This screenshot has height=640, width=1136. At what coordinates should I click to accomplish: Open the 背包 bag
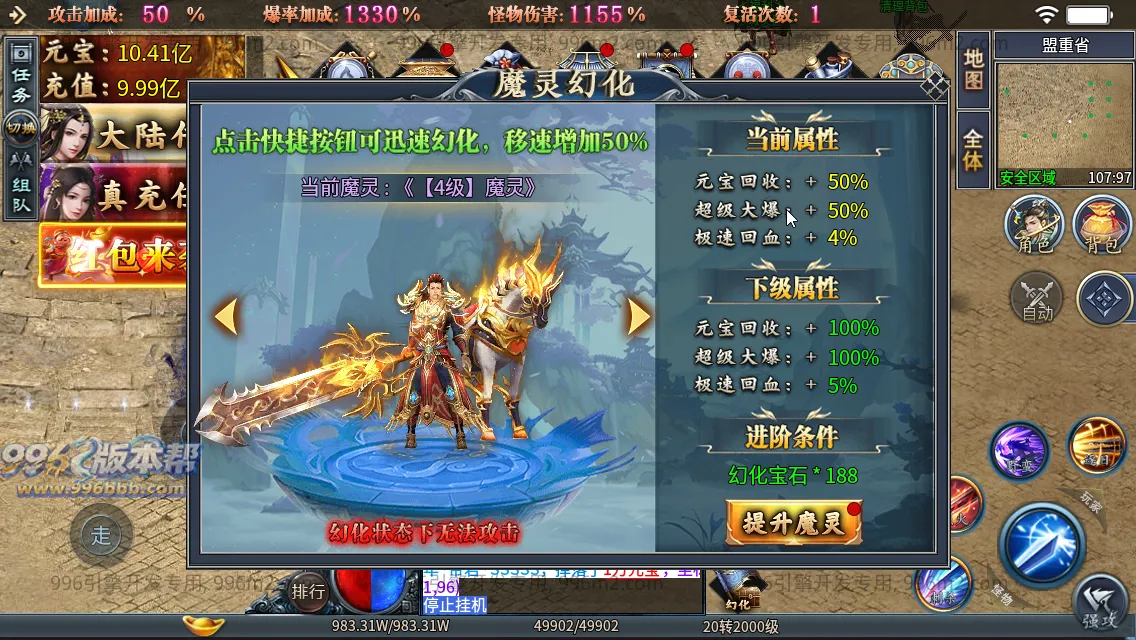pyautogui.click(x=1101, y=224)
